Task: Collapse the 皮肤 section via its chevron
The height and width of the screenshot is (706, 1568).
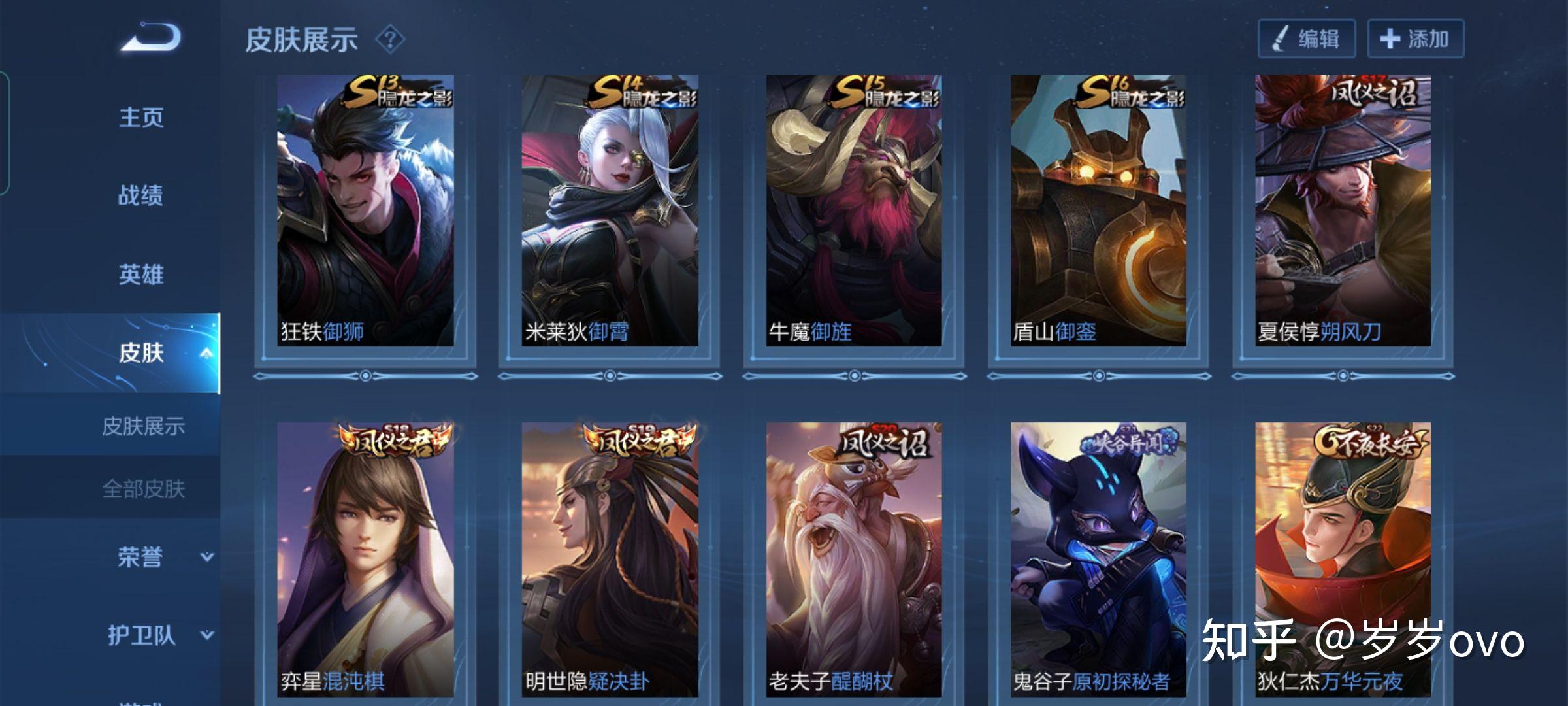Action: [x=208, y=352]
